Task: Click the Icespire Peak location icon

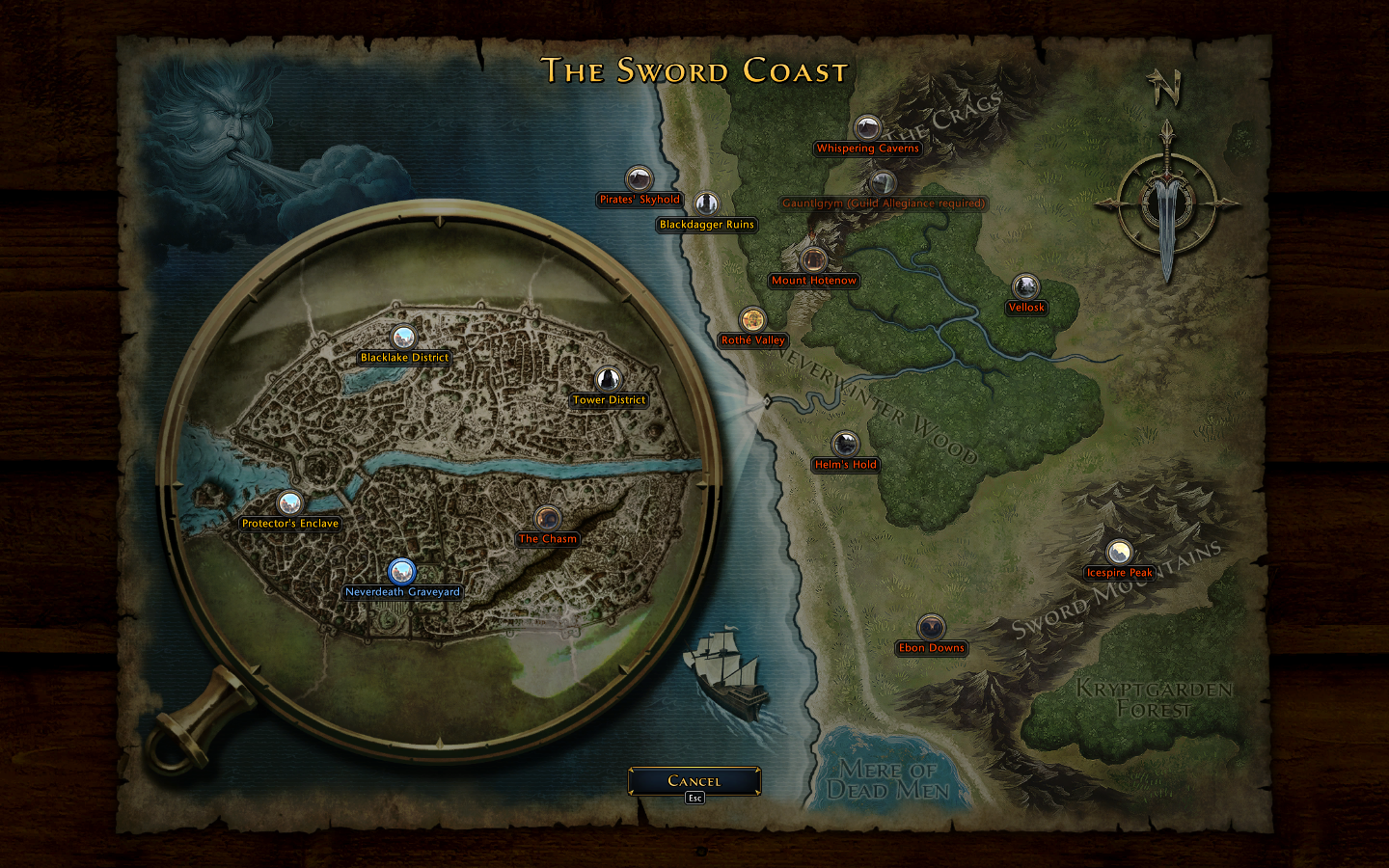Action: click(x=1119, y=553)
